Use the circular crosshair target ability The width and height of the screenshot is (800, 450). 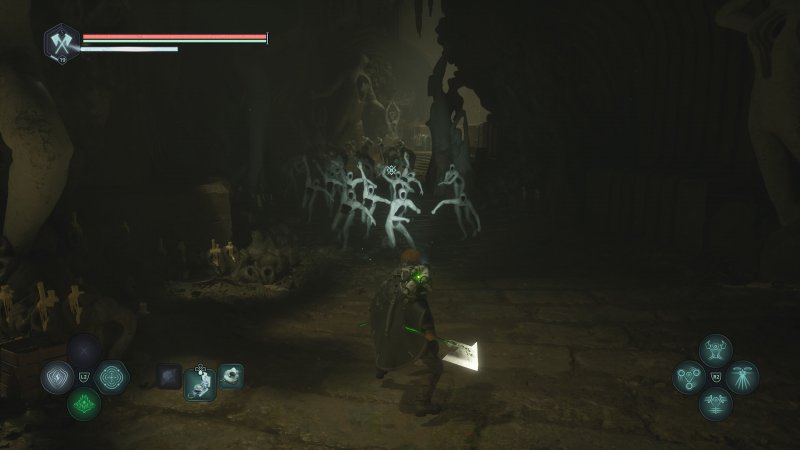[x=112, y=377]
